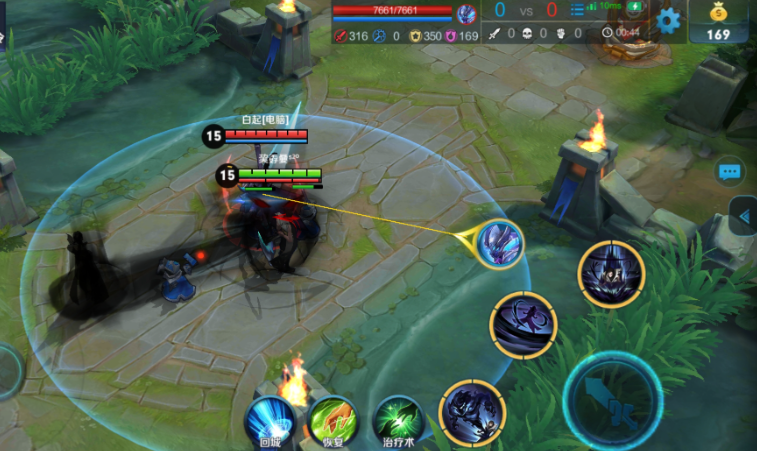Select the hero portrait beside the health bar
The width and height of the screenshot is (757, 451).
(x=466, y=13)
